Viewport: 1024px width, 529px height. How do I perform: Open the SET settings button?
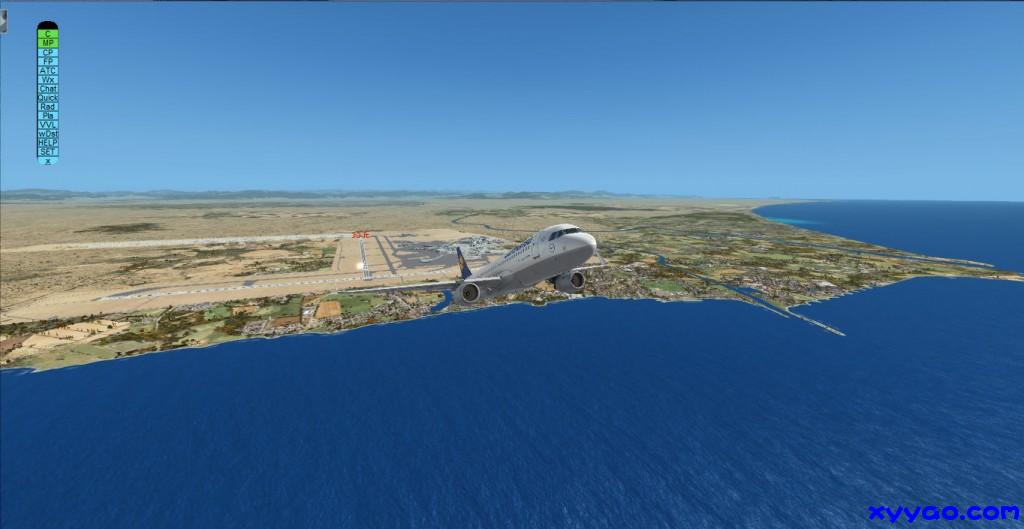pos(47,151)
